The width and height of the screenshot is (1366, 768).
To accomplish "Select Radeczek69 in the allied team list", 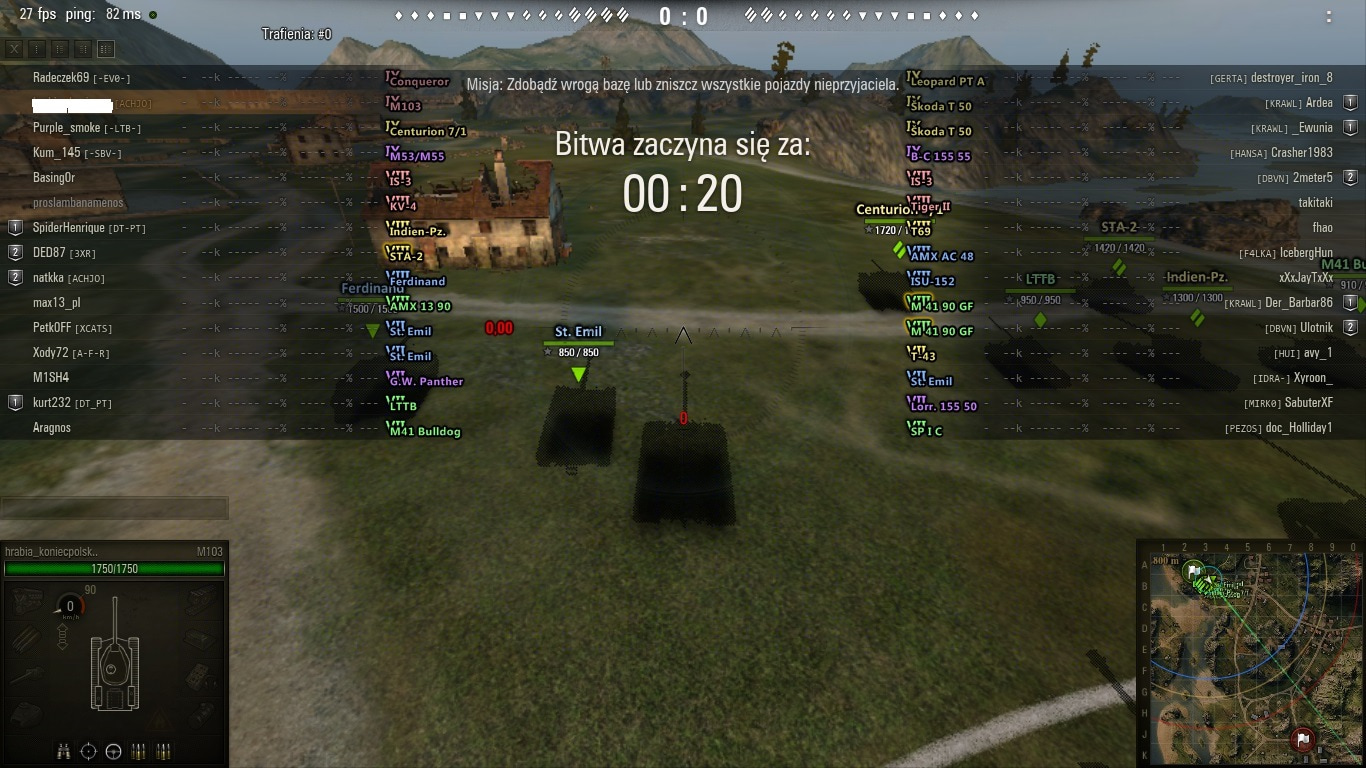I will click(x=61, y=78).
